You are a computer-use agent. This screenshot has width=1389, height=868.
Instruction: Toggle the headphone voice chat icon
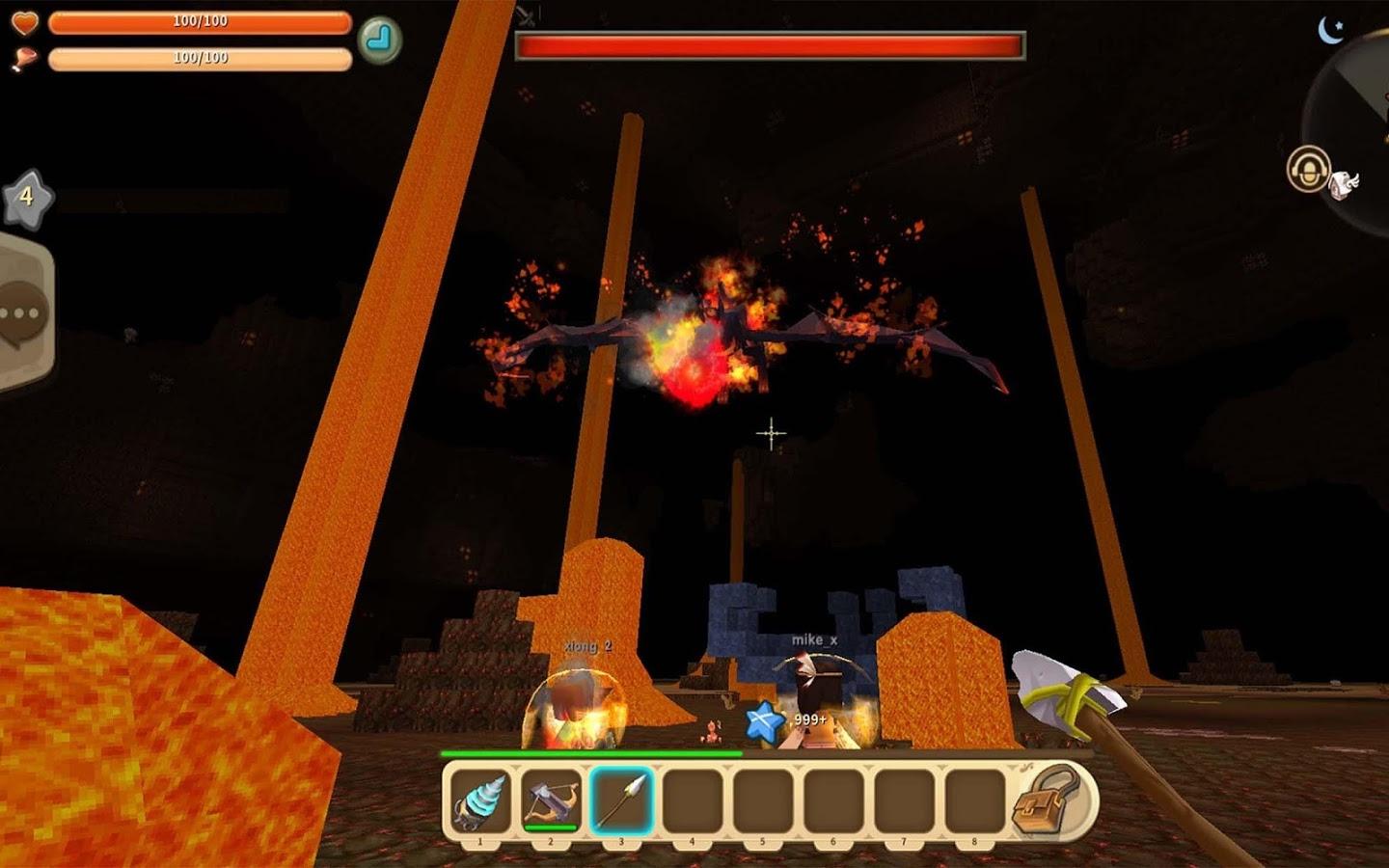(1309, 170)
